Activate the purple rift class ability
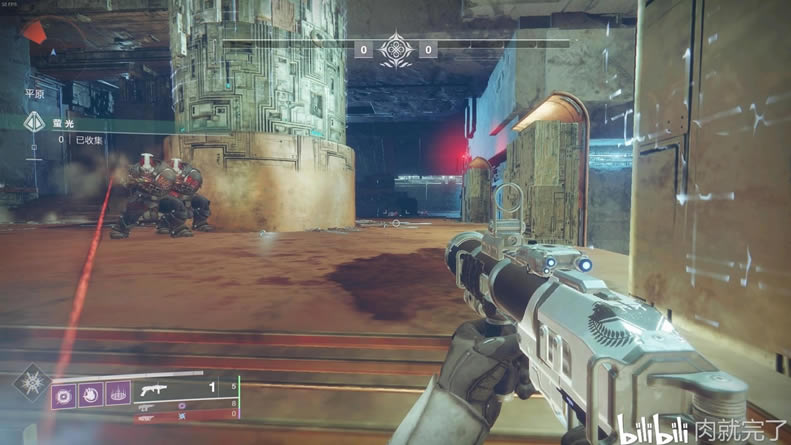The height and width of the screenshot is (445, 791). [x=118, y=395]
